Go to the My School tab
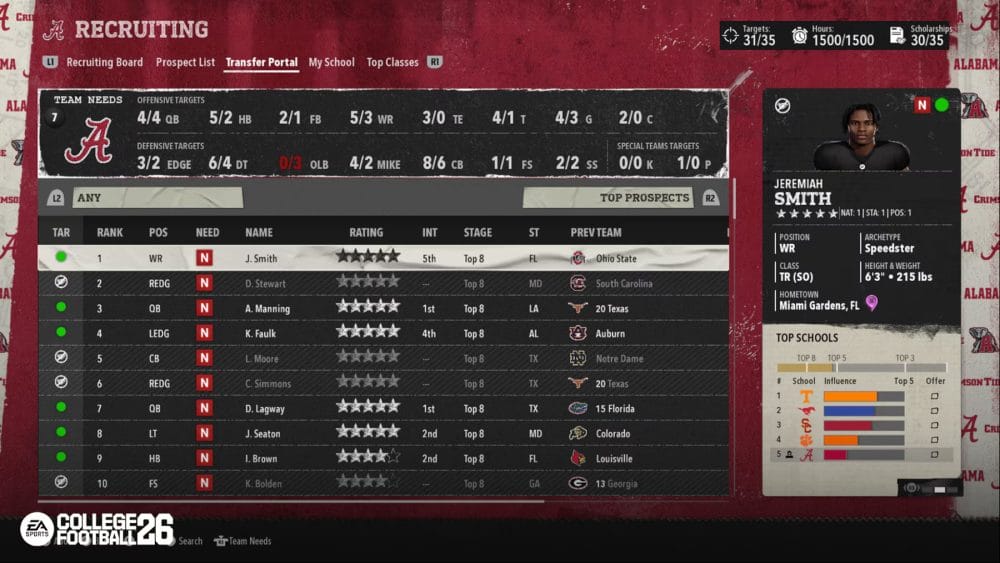The height and width of the screenshot is (563, 1000). tap(331, 62)
